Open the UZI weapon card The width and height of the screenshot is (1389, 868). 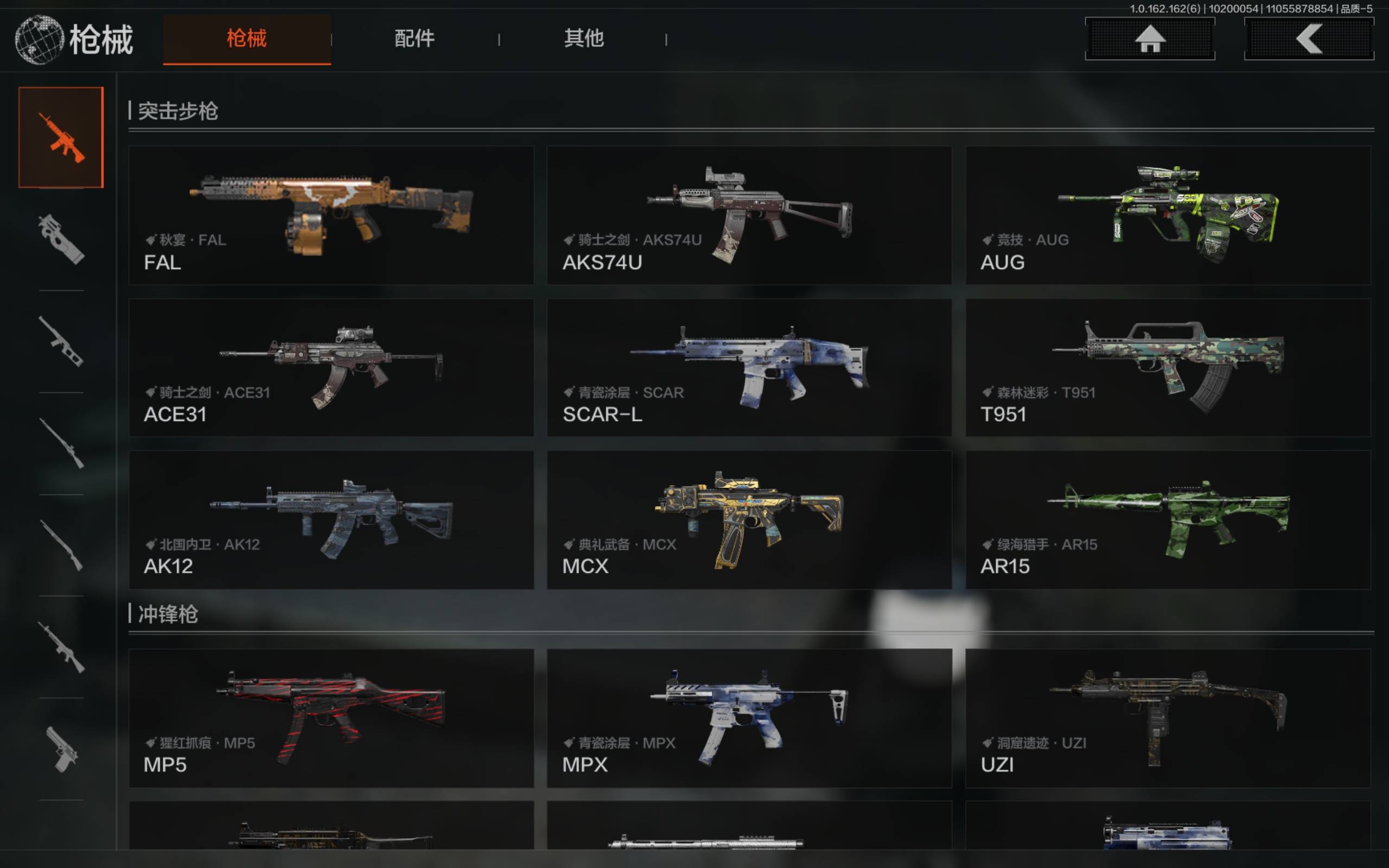[x=1168, y=718]
